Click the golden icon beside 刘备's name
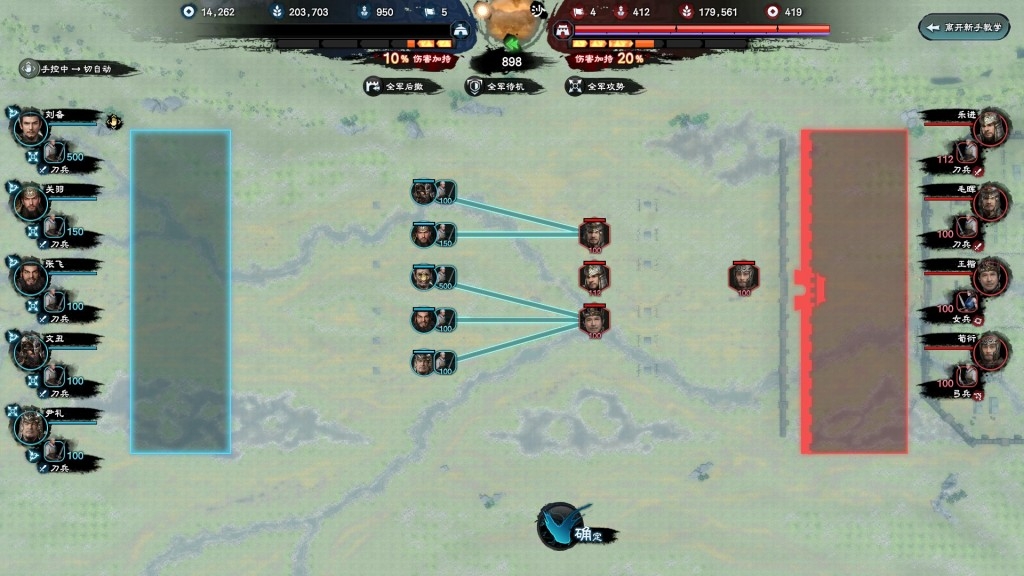 (115, 123)
